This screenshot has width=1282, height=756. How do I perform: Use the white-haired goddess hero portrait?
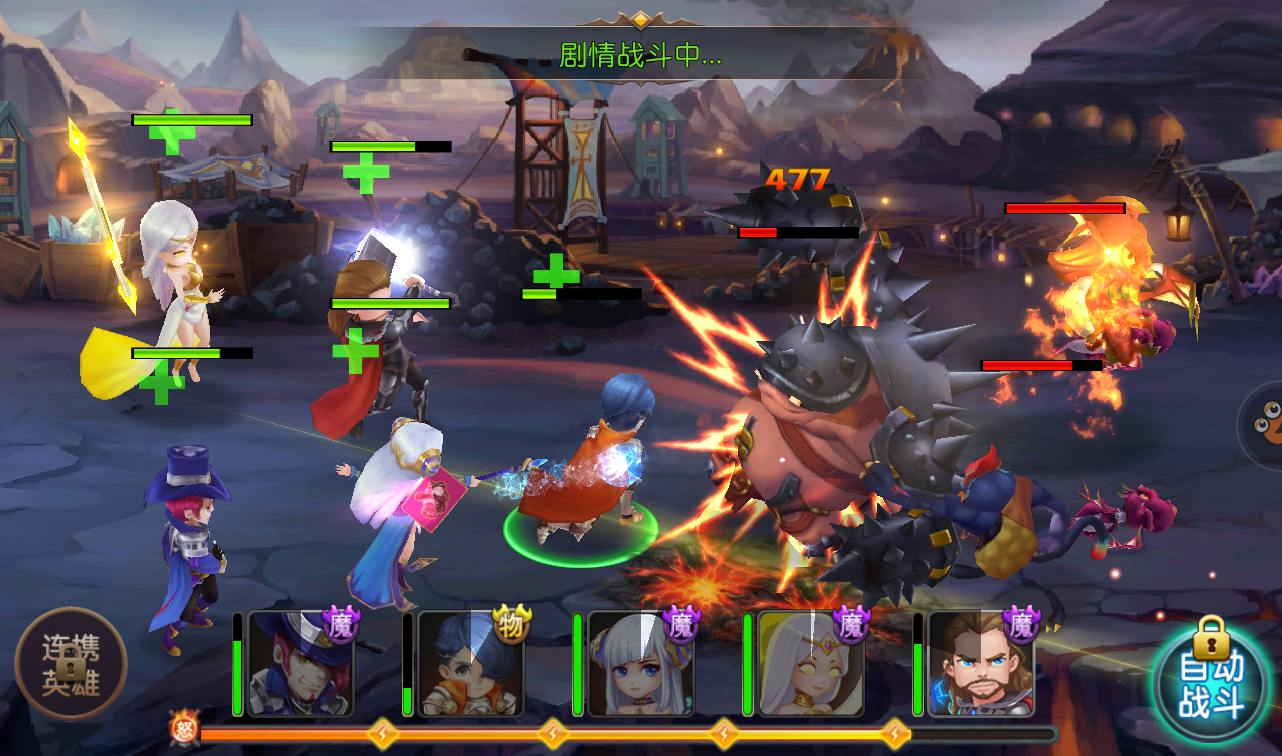click(x=810, y=664)
